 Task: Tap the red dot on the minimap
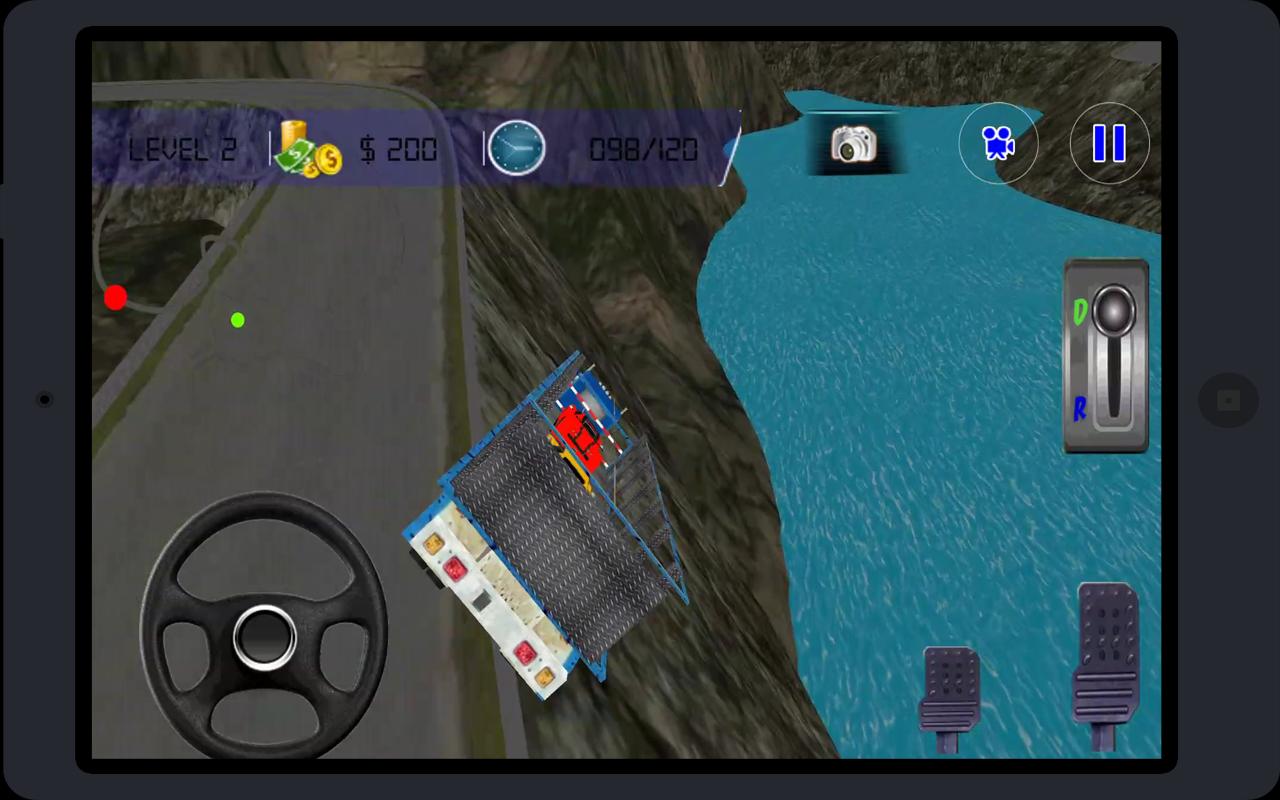click(115, 296)
